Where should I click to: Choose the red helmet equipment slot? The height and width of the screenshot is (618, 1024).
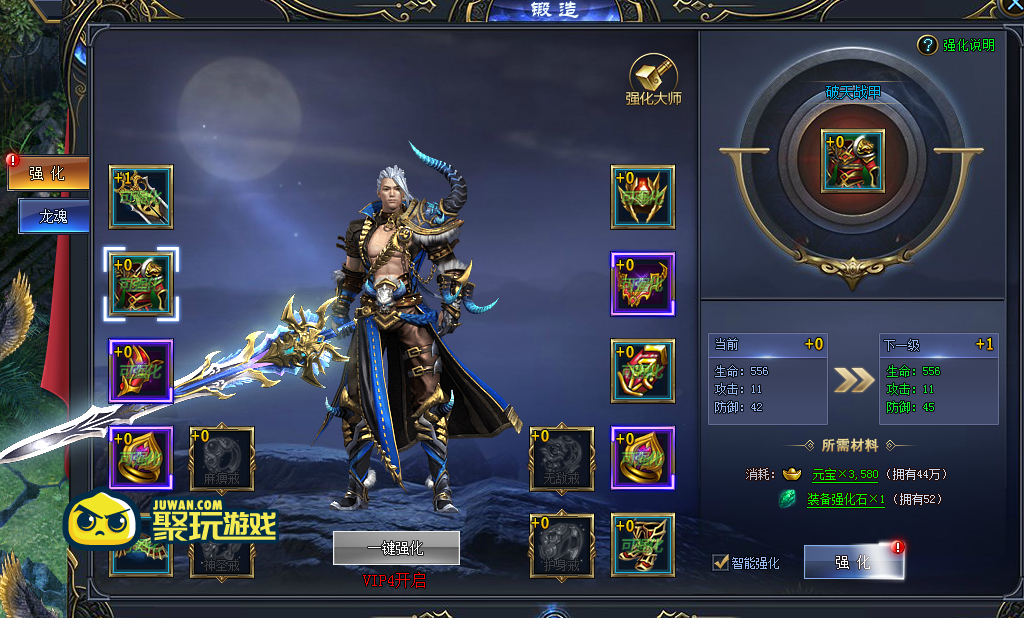tap(141, 371)
